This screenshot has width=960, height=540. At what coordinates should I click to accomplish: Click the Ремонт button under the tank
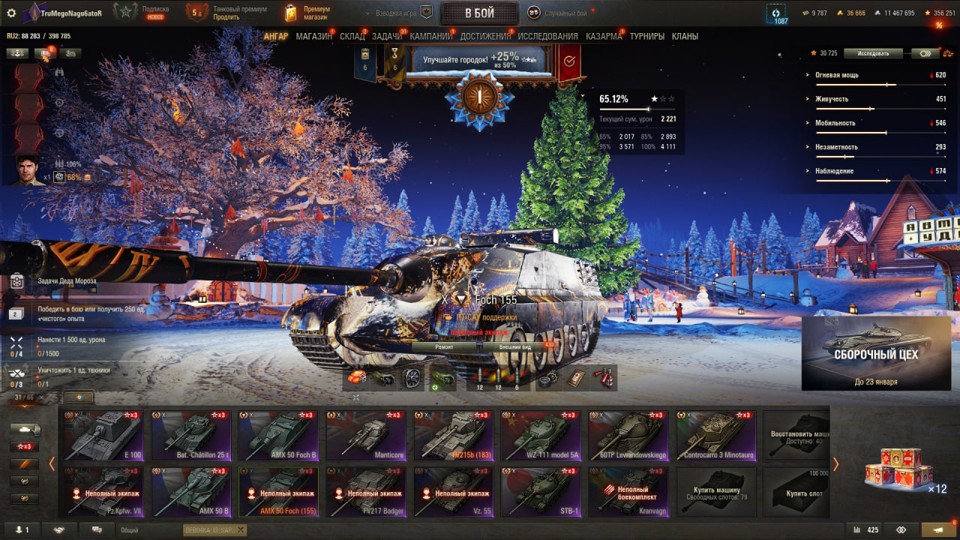pos(445,346)
